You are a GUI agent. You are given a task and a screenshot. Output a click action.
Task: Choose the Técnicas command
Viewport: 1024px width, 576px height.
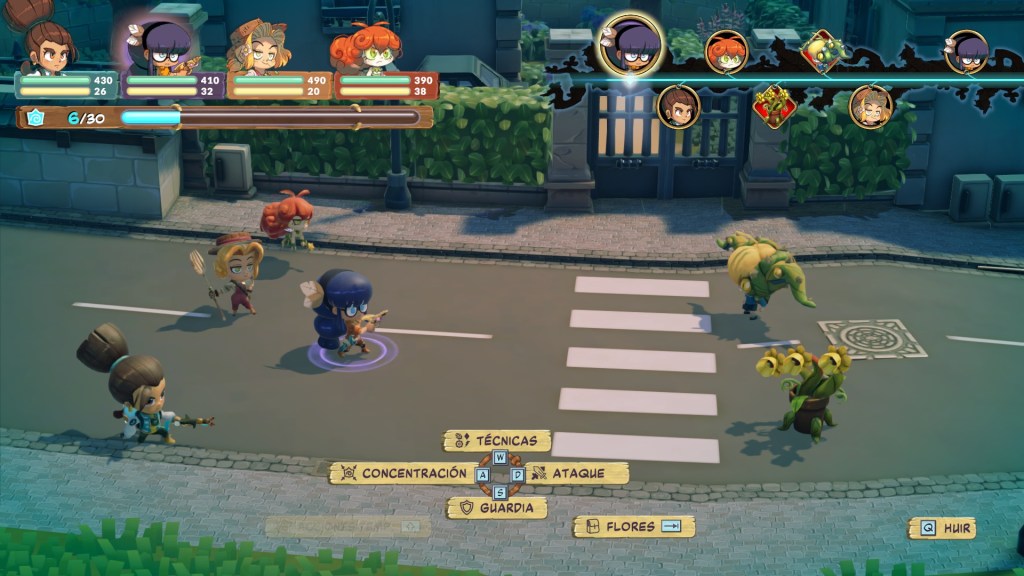tap(498, 440)
